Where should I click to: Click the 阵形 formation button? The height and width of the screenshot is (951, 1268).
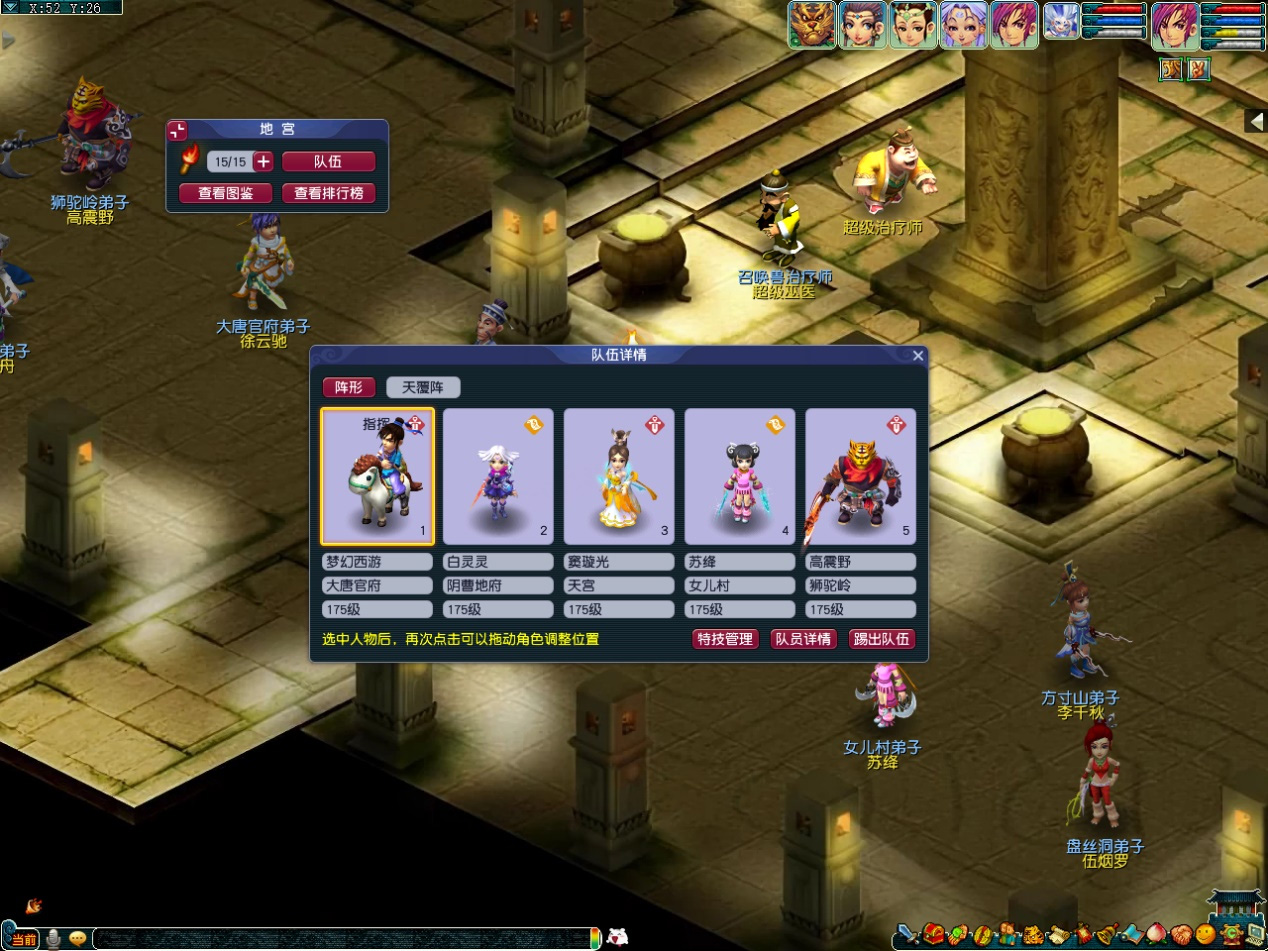click(349, 388)
